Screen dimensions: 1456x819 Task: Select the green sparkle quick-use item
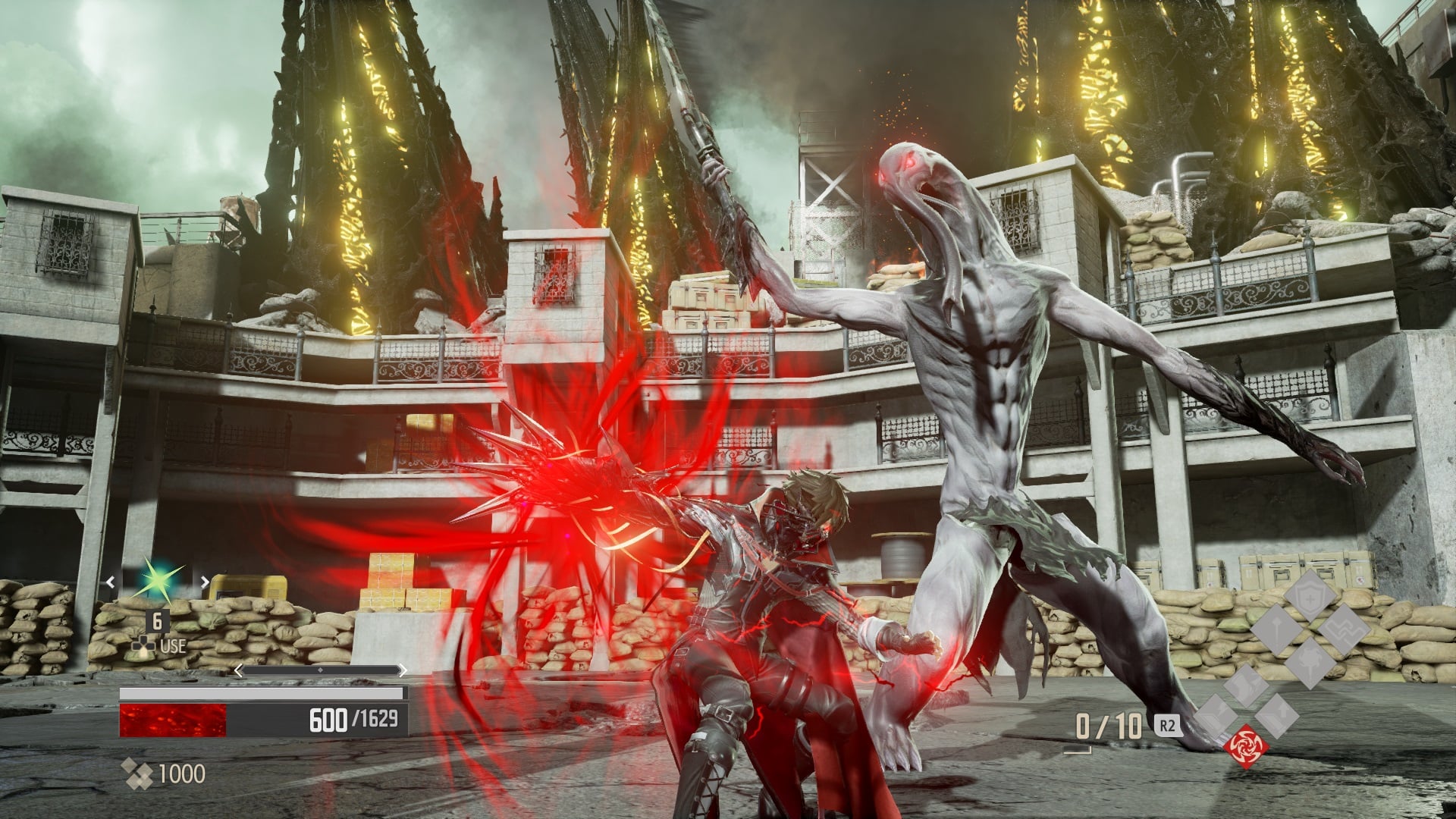157,582
